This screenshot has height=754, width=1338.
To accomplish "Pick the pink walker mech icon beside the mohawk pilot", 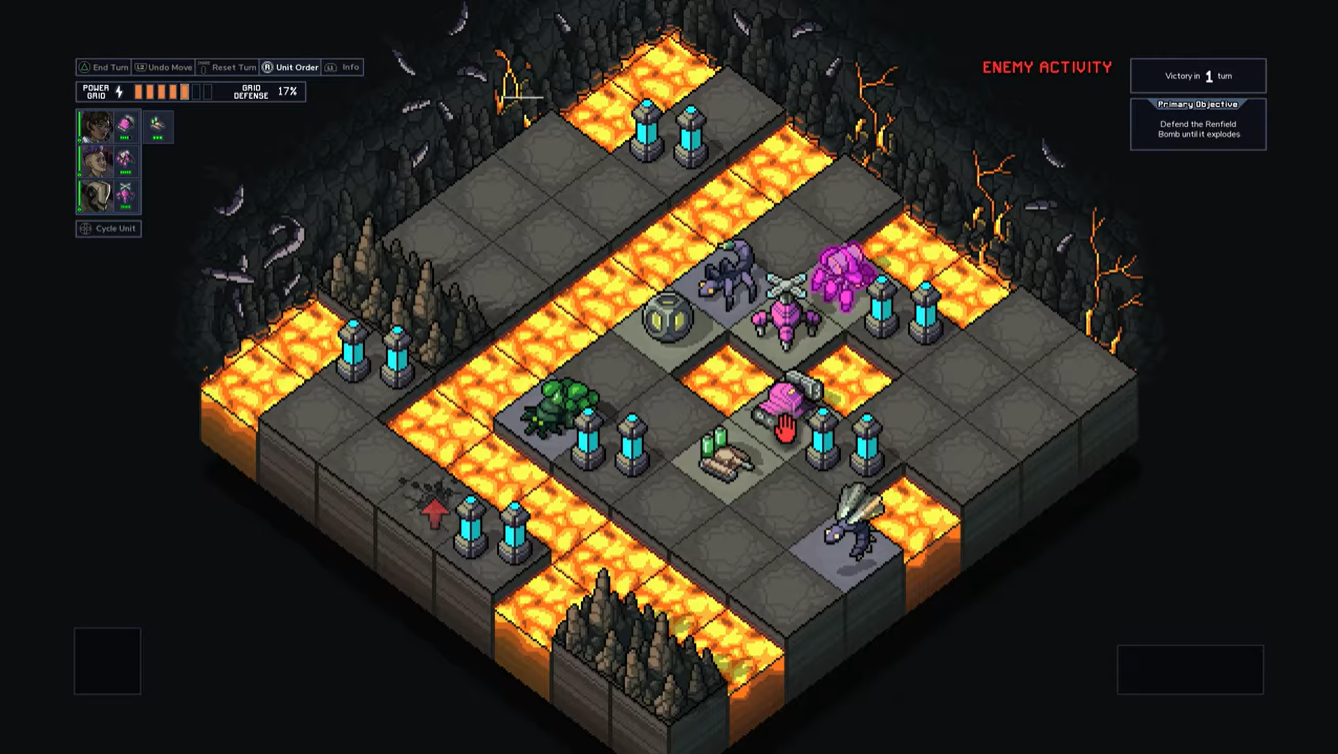I will tap(126, 161).
